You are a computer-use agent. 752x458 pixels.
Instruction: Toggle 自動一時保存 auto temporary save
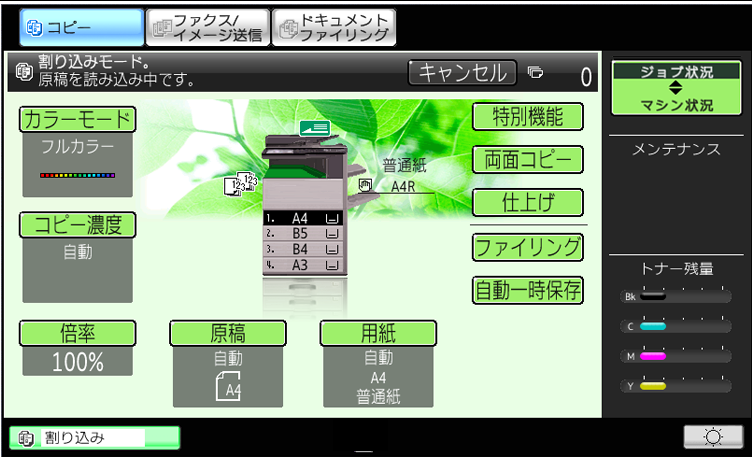527,290
